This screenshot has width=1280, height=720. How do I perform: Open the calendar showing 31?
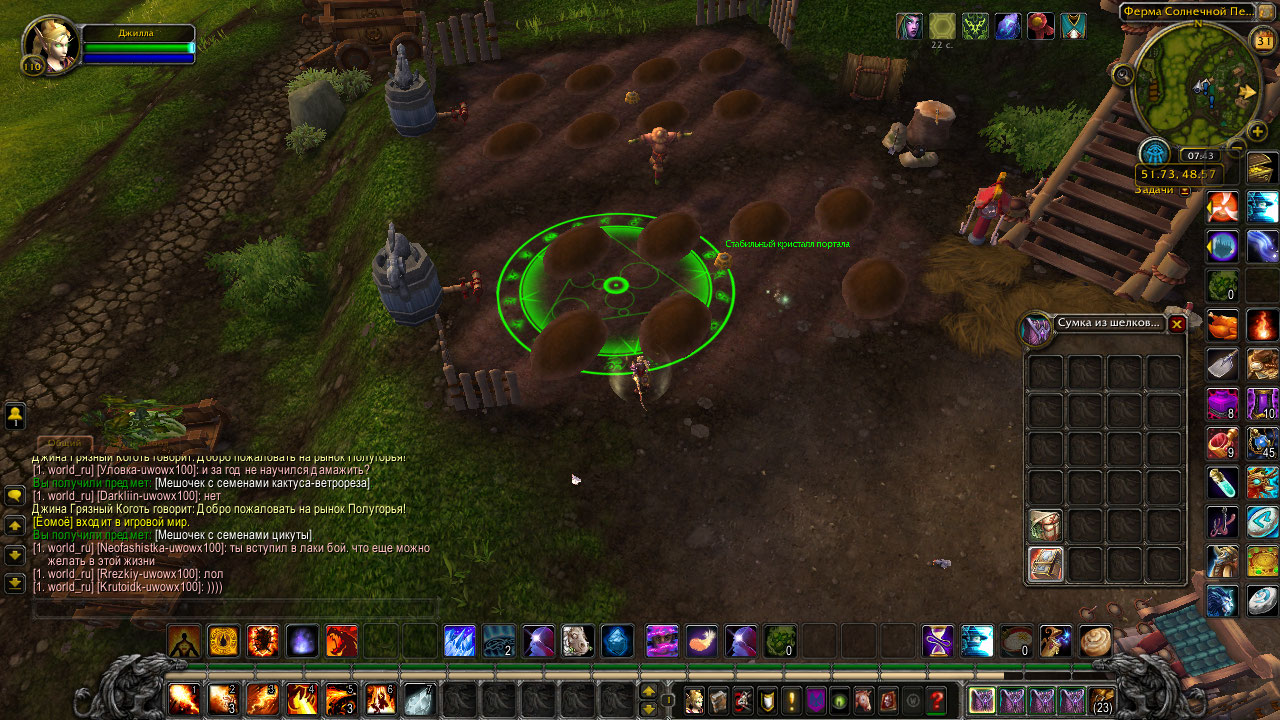[1264, 41]
